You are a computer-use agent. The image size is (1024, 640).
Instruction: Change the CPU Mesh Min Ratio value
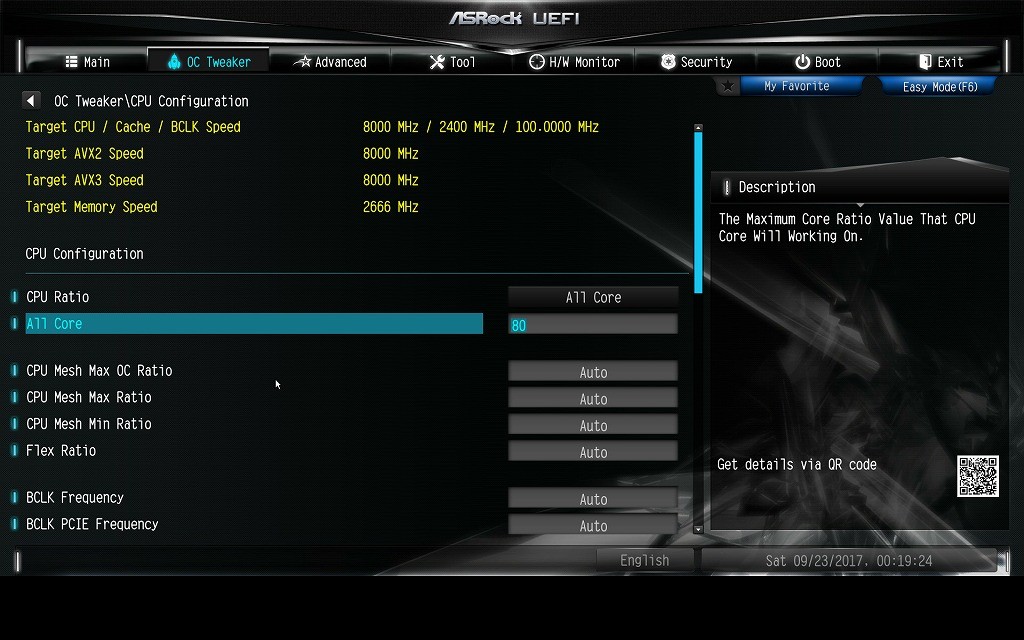593,425
